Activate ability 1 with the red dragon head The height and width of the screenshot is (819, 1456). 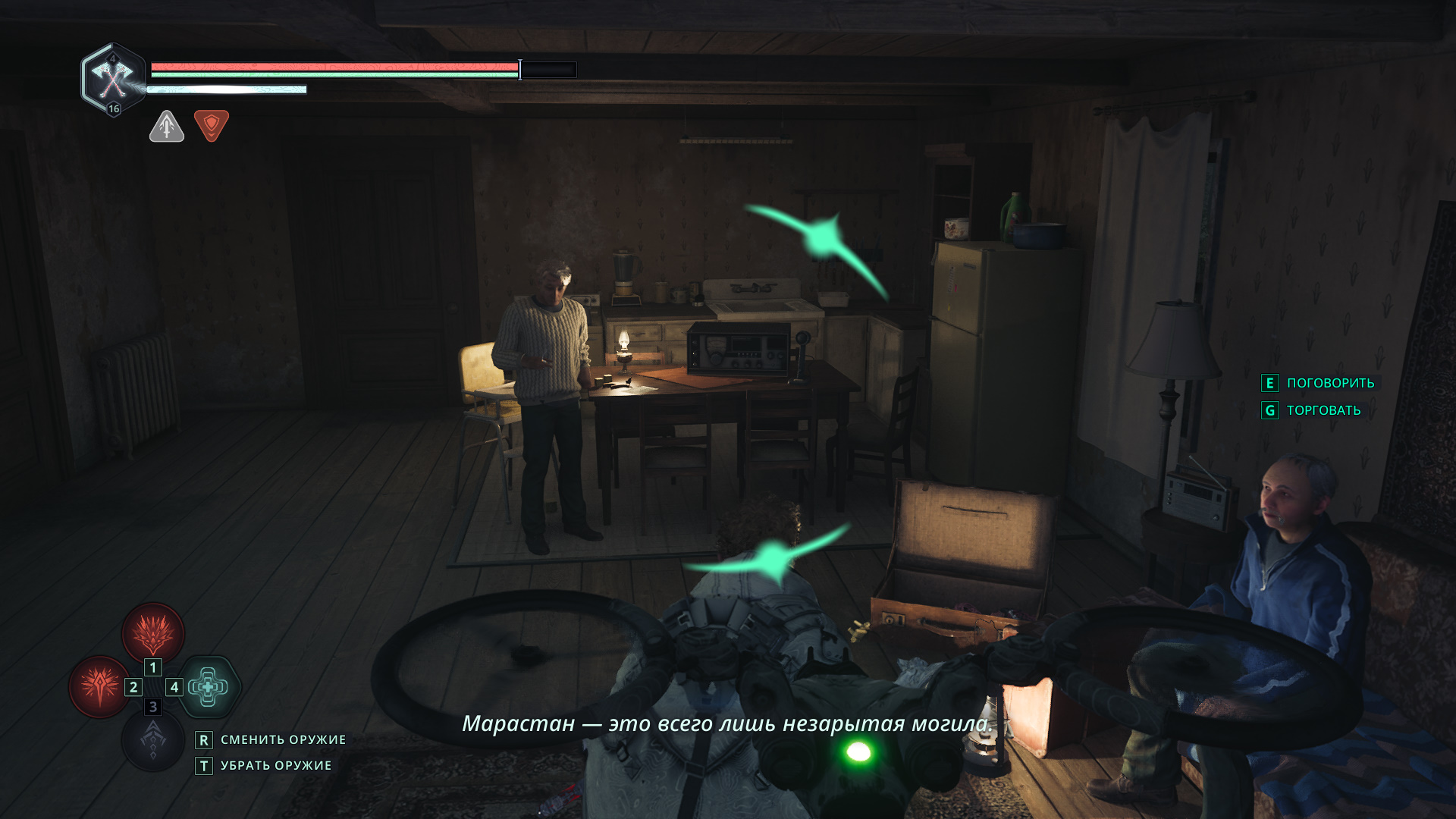[153, 632]
